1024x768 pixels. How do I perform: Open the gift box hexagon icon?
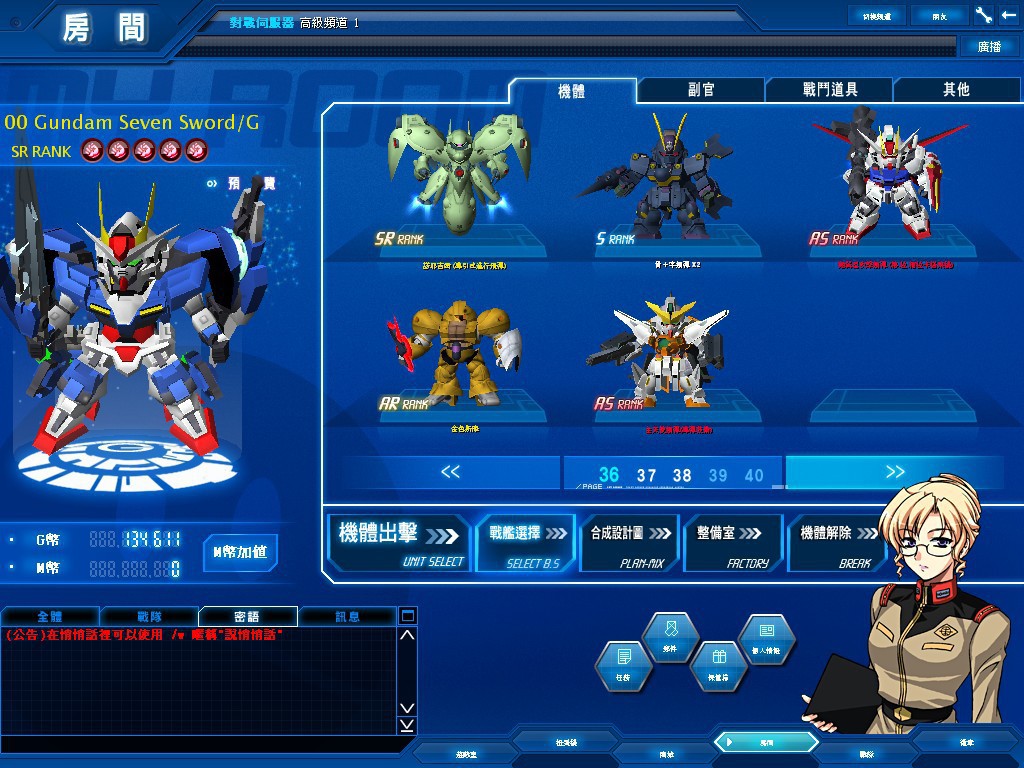pyautogui.click(x=717, y=665)
